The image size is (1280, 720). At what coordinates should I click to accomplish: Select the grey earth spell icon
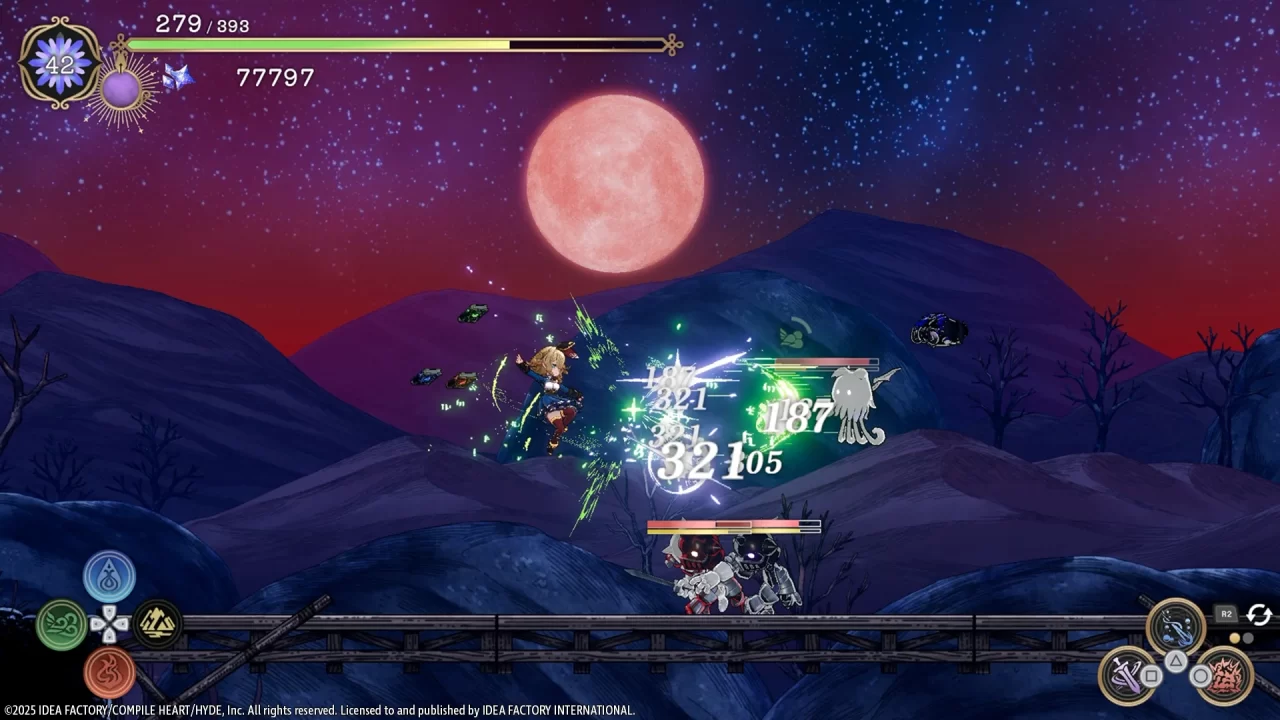click(x=156, y=622)
